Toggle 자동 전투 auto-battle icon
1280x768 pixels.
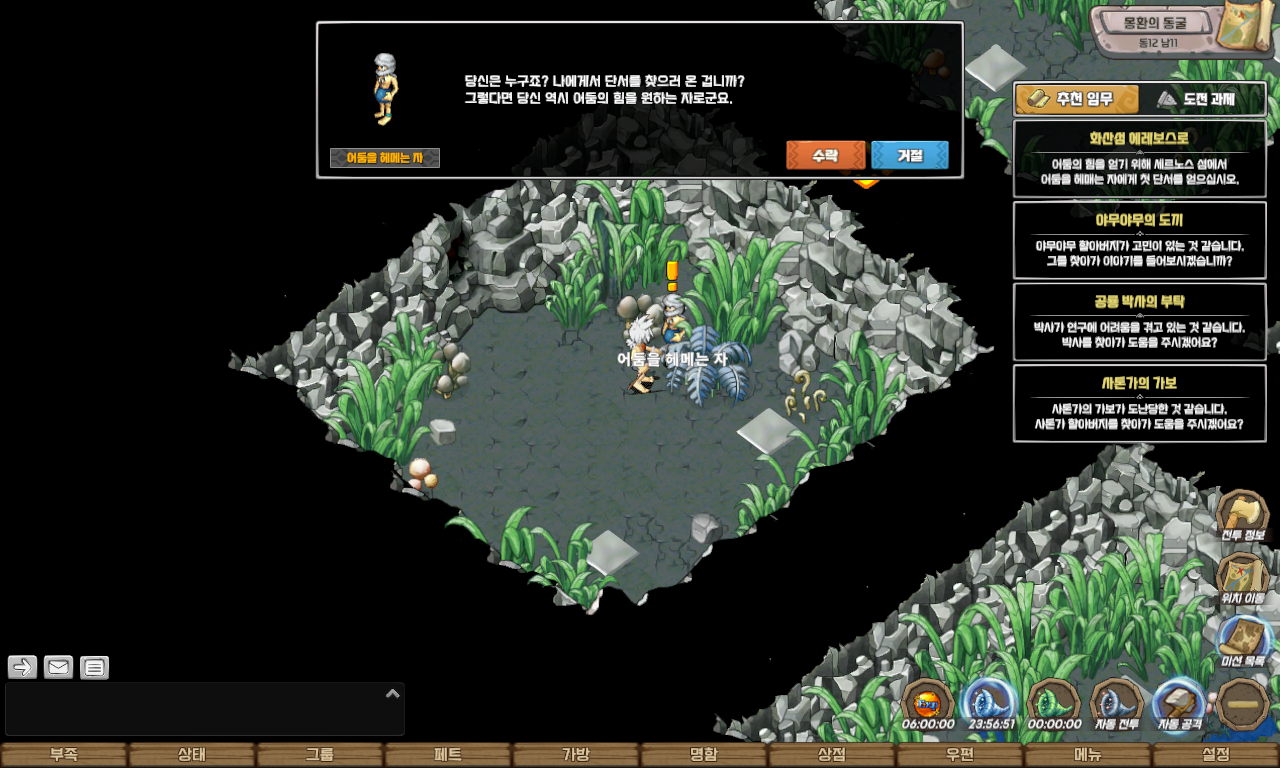click(1117, 704)
